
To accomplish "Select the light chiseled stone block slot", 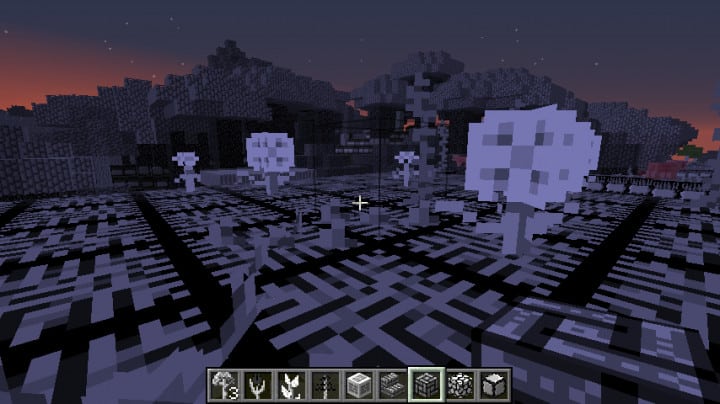I will pyautogui.click(x=359, y=384).
